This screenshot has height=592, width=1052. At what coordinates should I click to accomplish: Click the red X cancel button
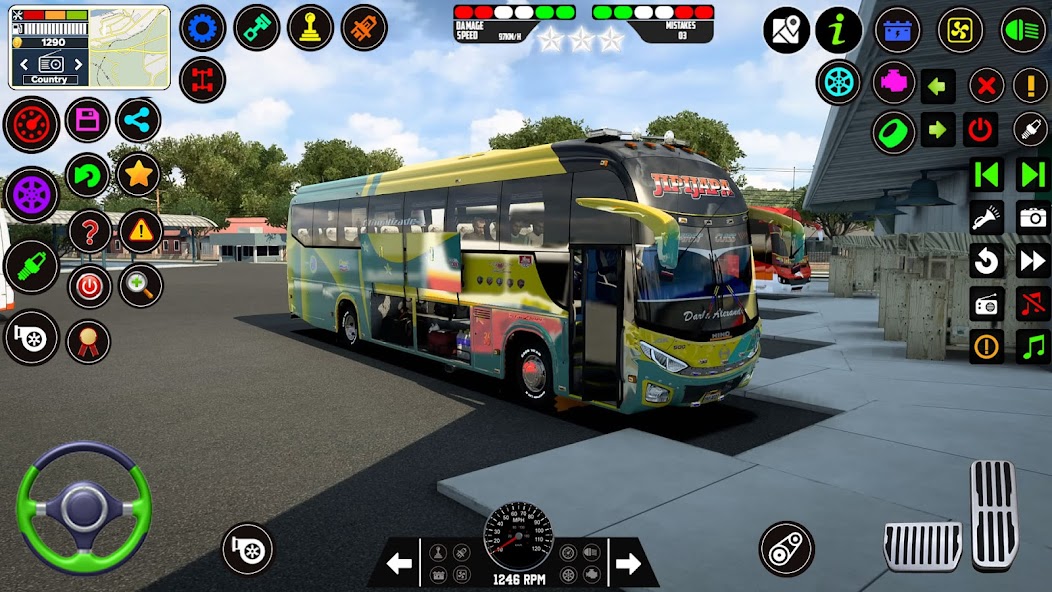click(986, 85)
